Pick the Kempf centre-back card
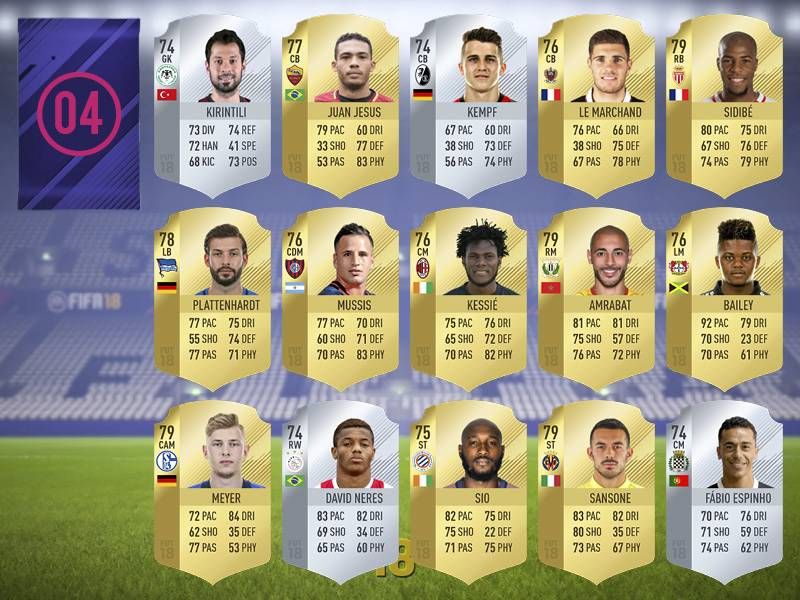The image size is (800, 600). [x=468, y=100]
